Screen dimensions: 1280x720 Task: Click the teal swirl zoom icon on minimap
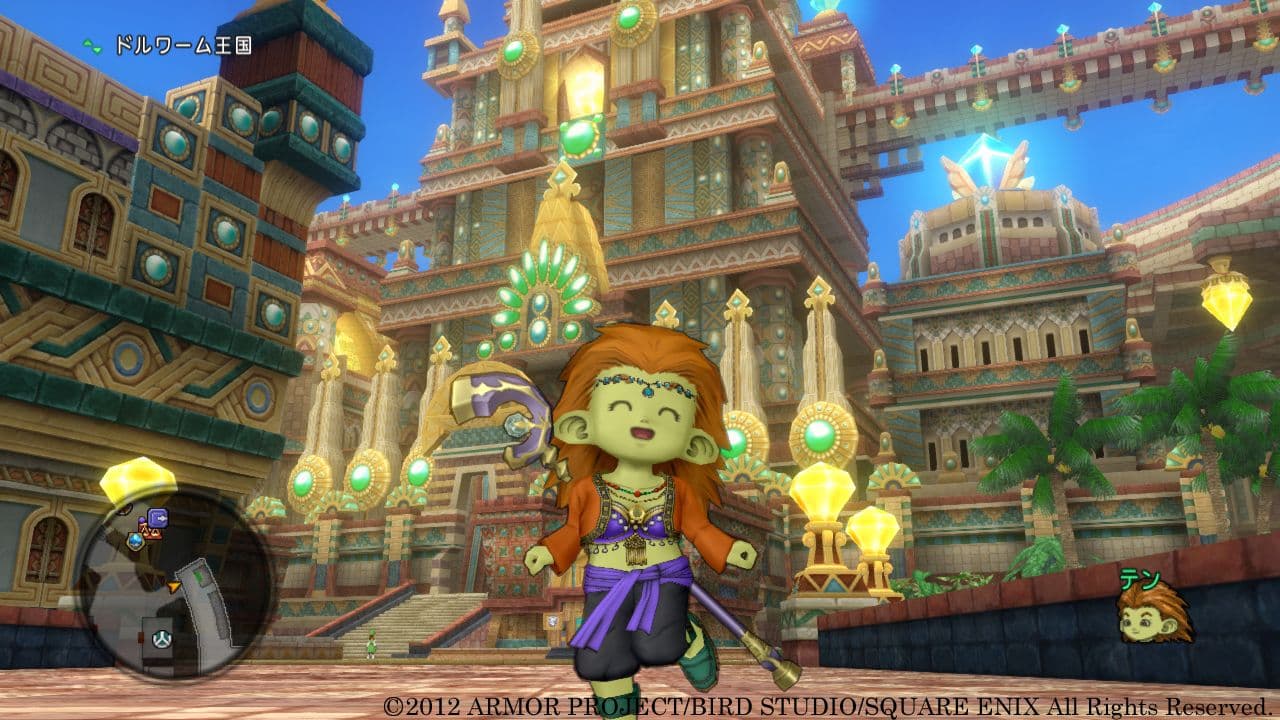[162, 638]
